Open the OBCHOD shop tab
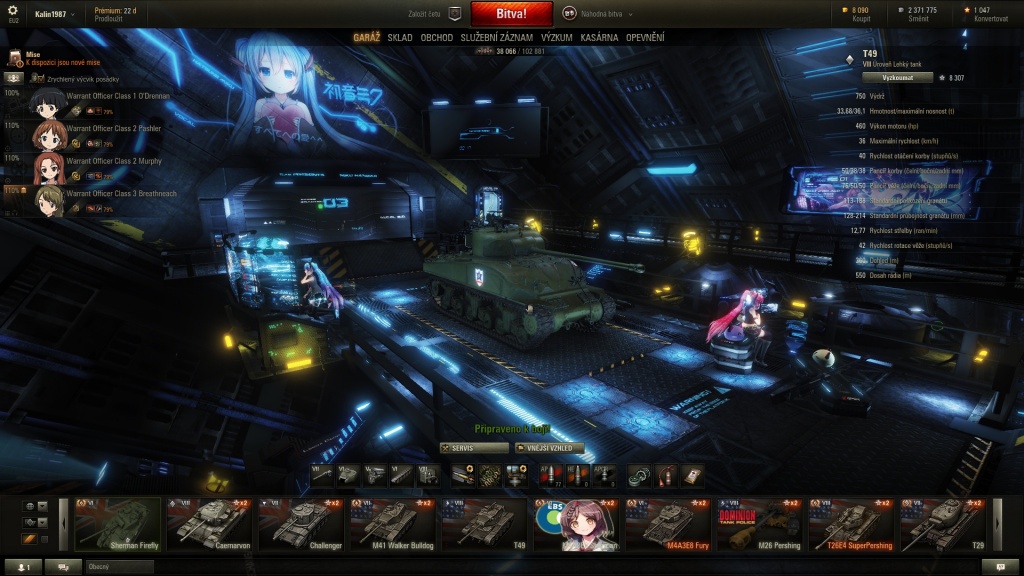This screenshot has height=576, width=1024. [436, 38]
